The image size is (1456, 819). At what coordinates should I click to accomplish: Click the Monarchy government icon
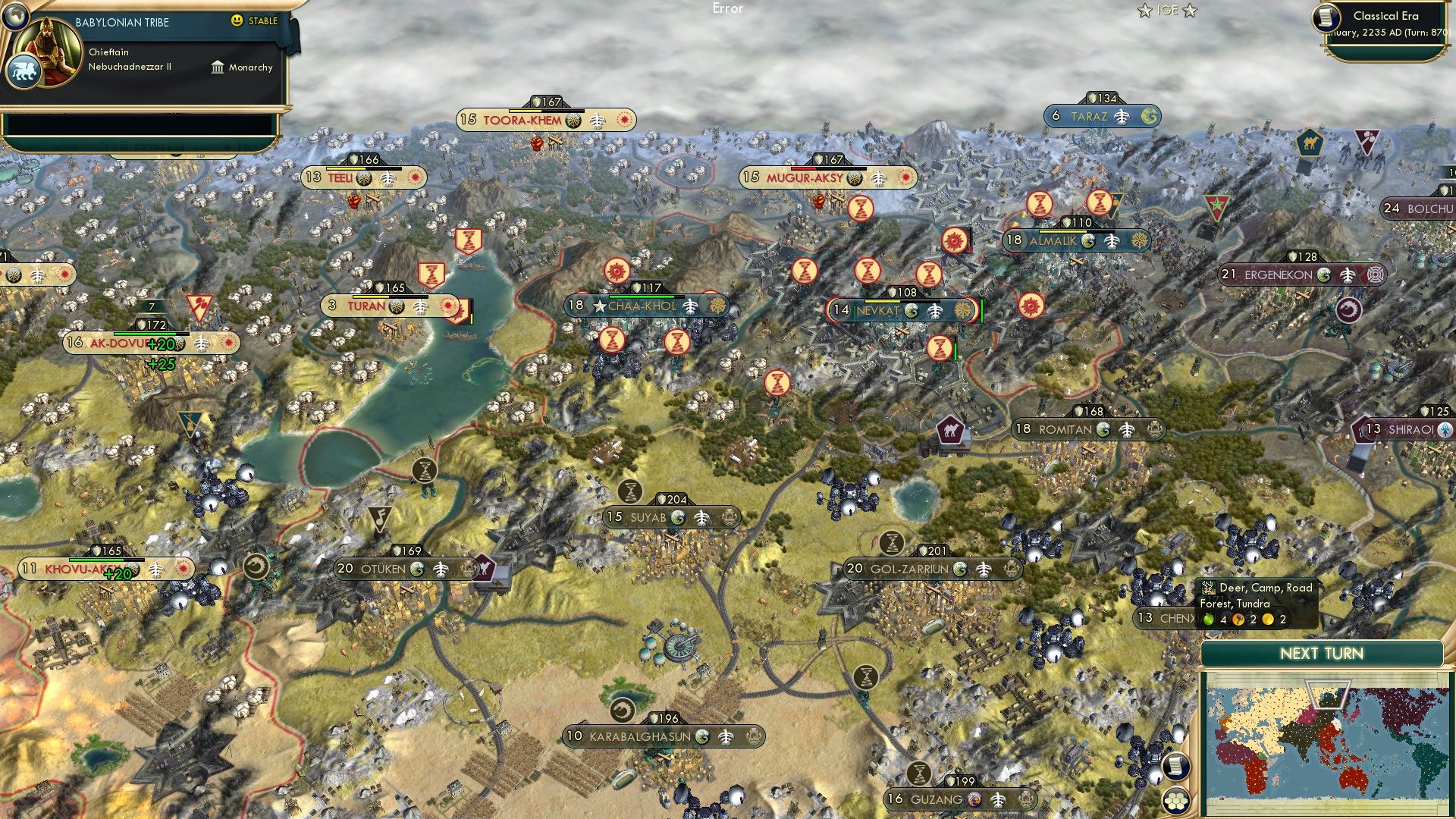tap(218, 67)
